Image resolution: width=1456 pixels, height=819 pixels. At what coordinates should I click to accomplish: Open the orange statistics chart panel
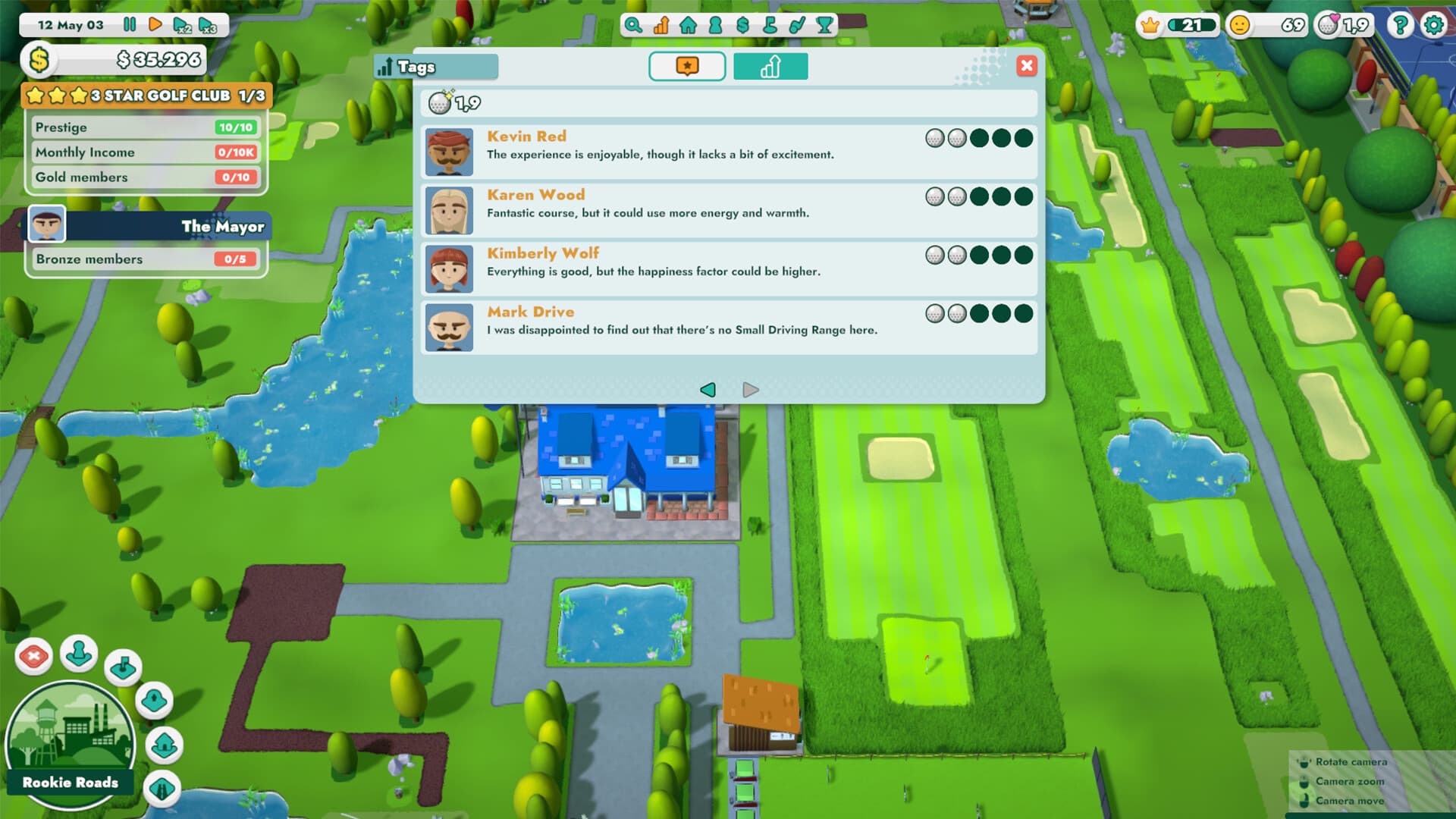[x=662, y=25]
